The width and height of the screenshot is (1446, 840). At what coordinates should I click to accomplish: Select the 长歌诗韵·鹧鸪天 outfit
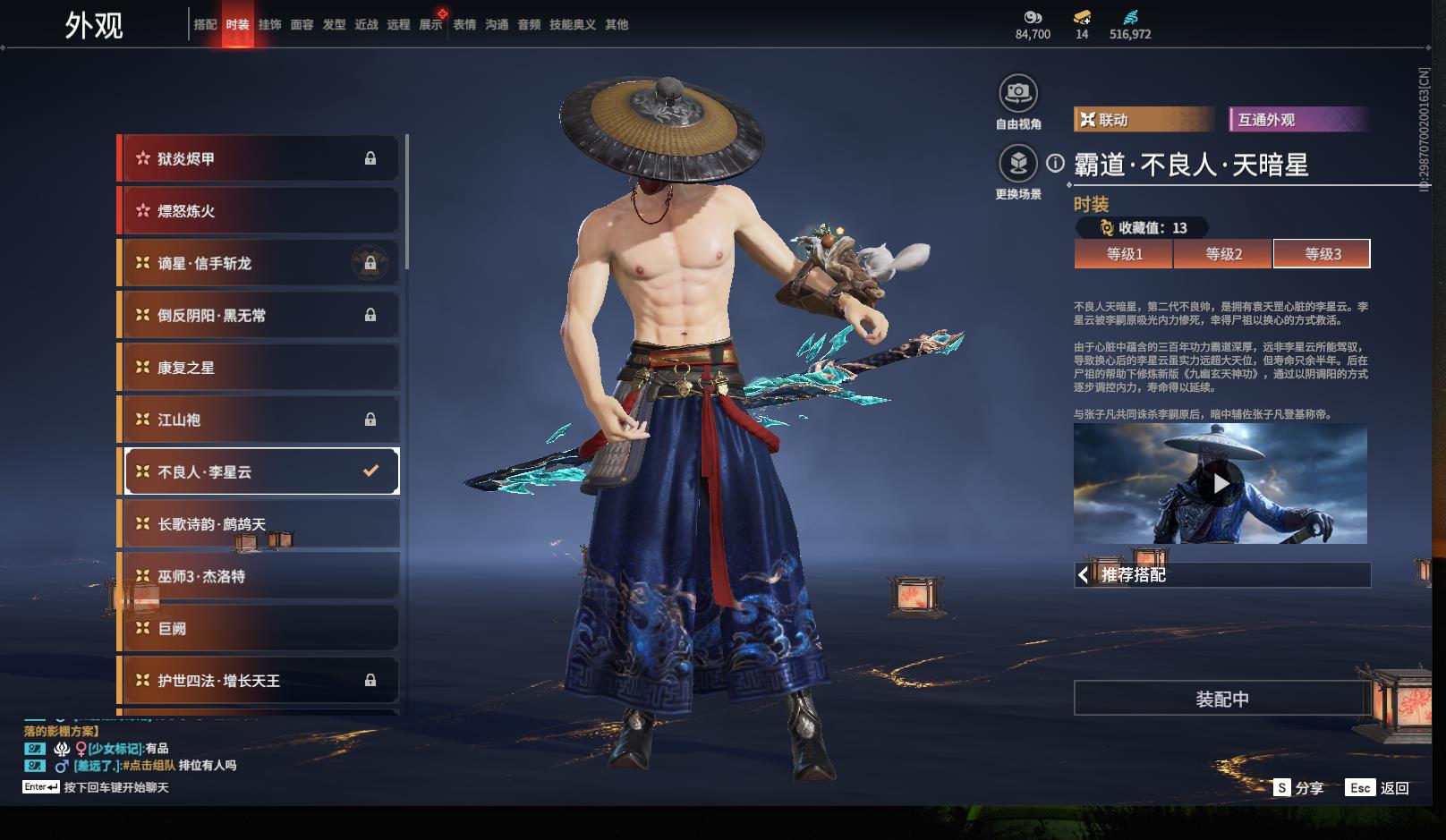(259, 524)
